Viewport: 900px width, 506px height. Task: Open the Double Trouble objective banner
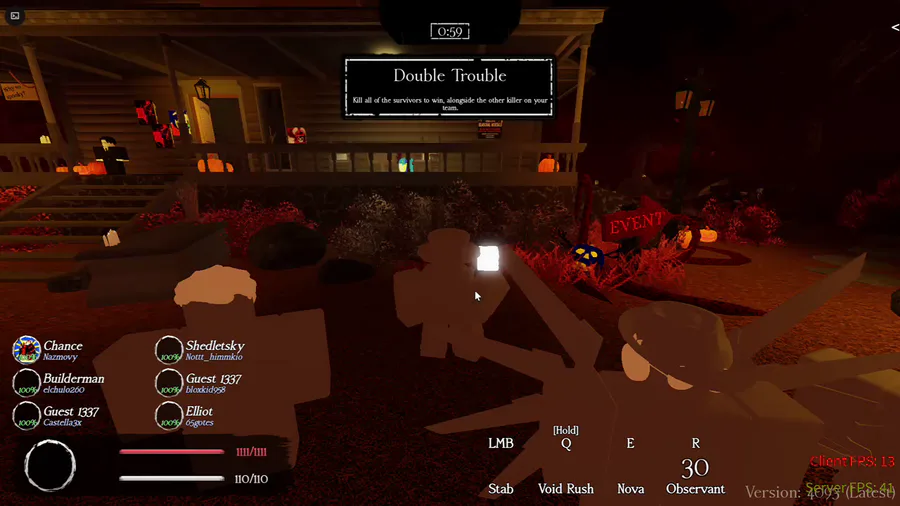point(449,87)
